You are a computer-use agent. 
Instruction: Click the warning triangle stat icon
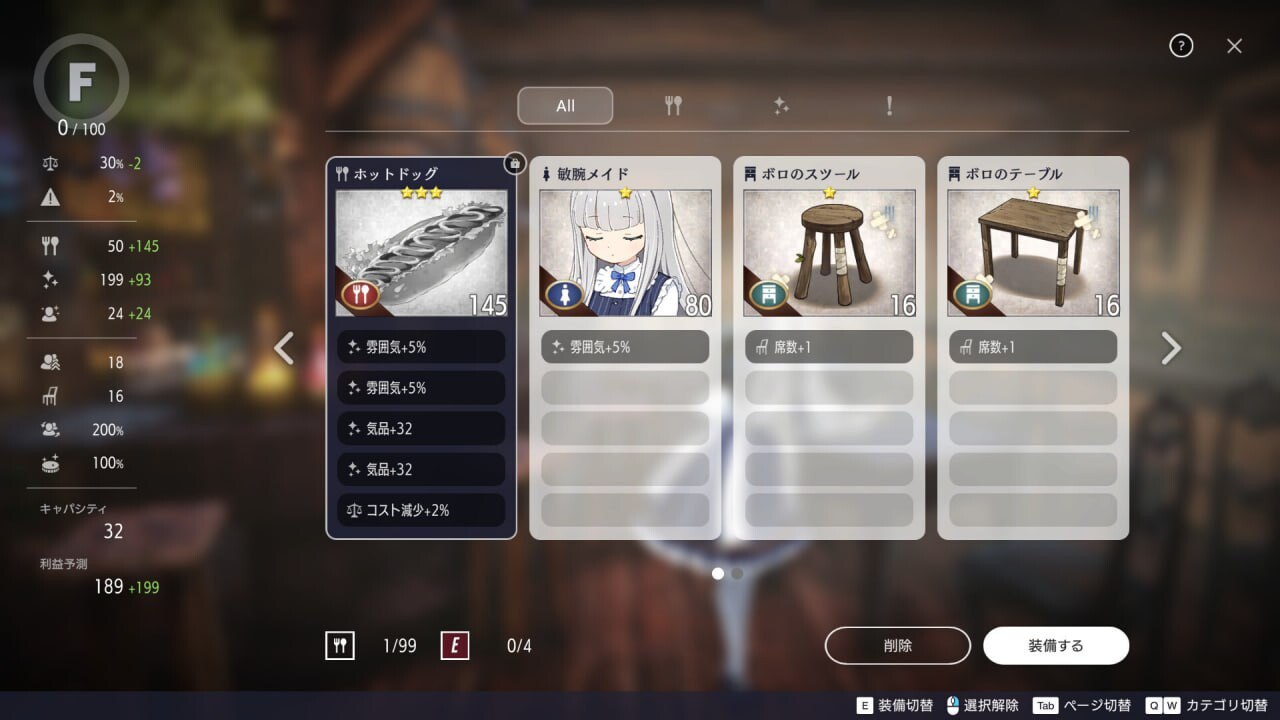point(48,197)
